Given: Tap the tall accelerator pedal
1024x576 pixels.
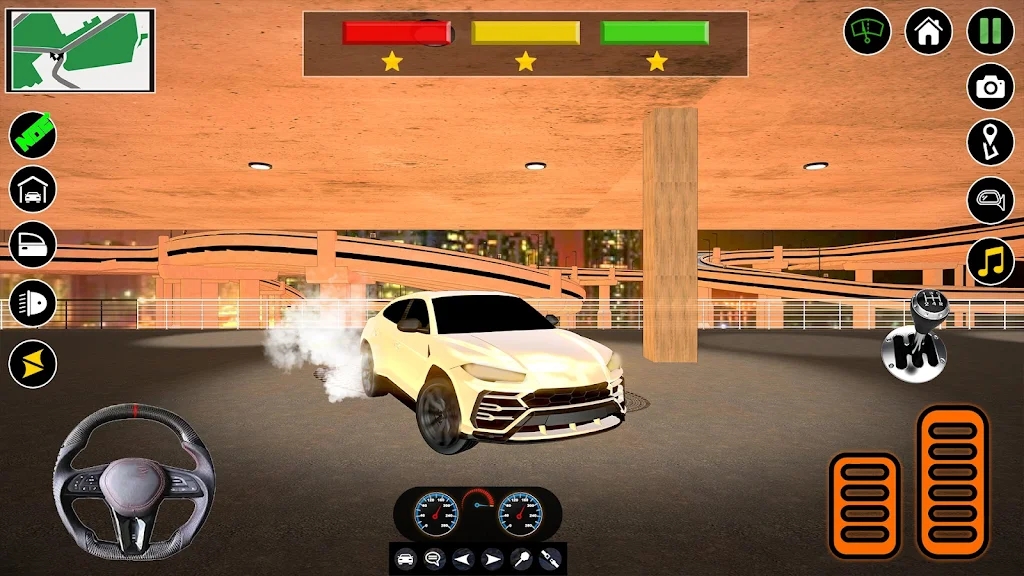Looking at the screenshot, I should coord(951,481).
